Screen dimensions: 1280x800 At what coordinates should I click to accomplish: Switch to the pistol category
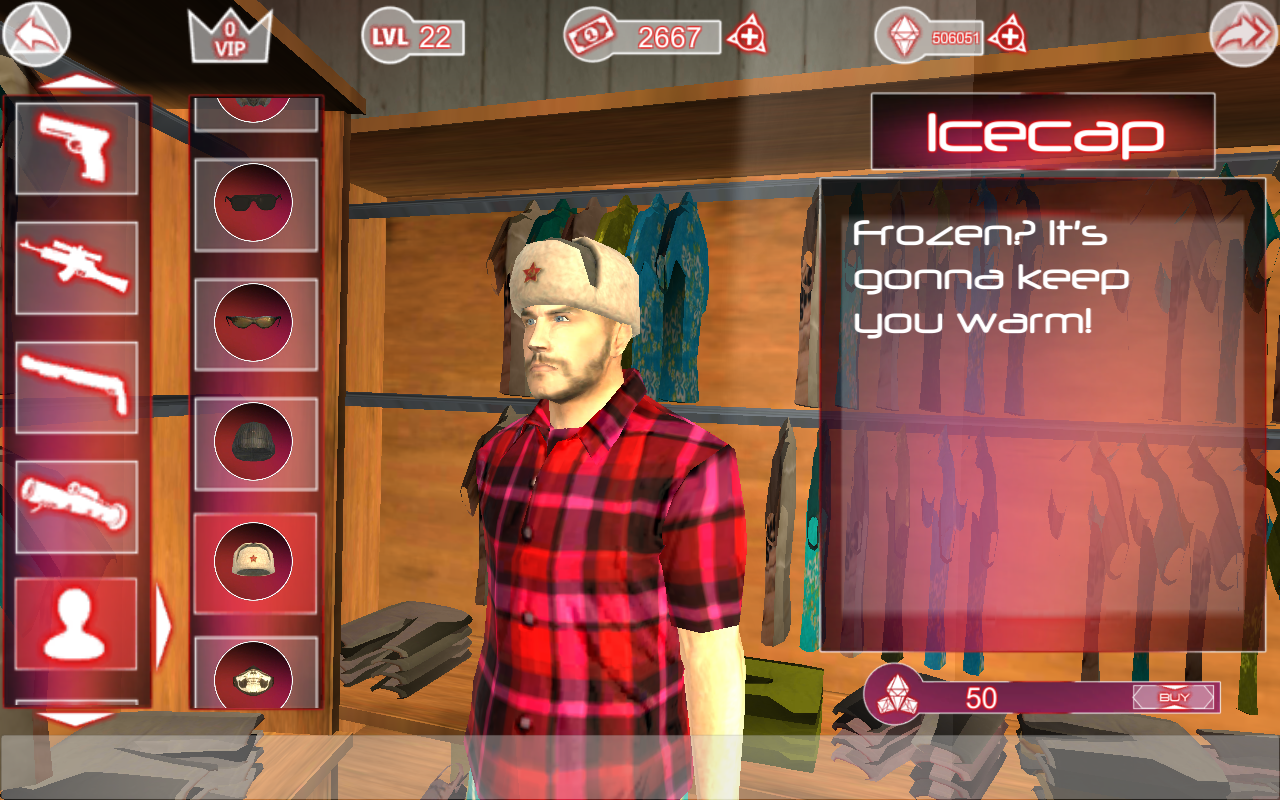[77, 148]
